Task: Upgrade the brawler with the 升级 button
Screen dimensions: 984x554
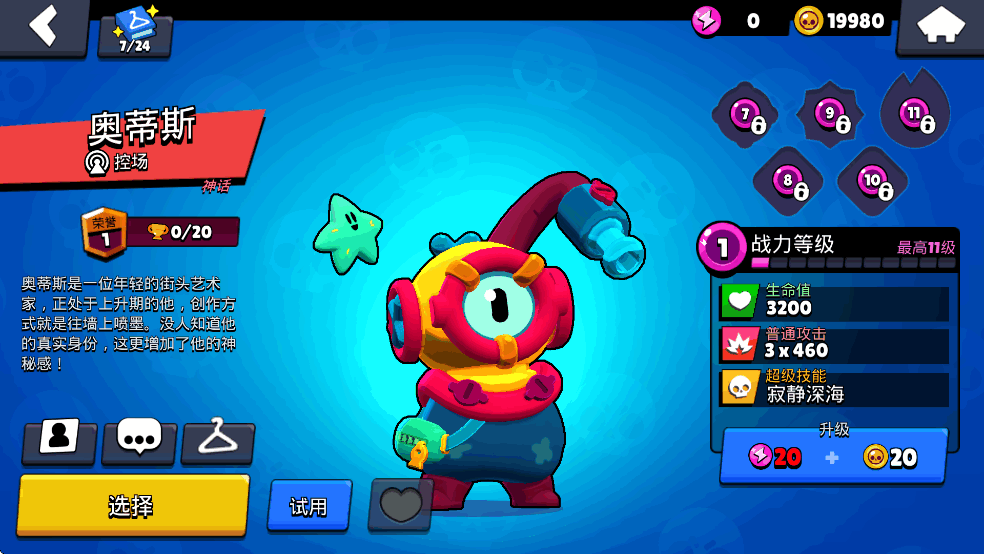Action: 834,456
